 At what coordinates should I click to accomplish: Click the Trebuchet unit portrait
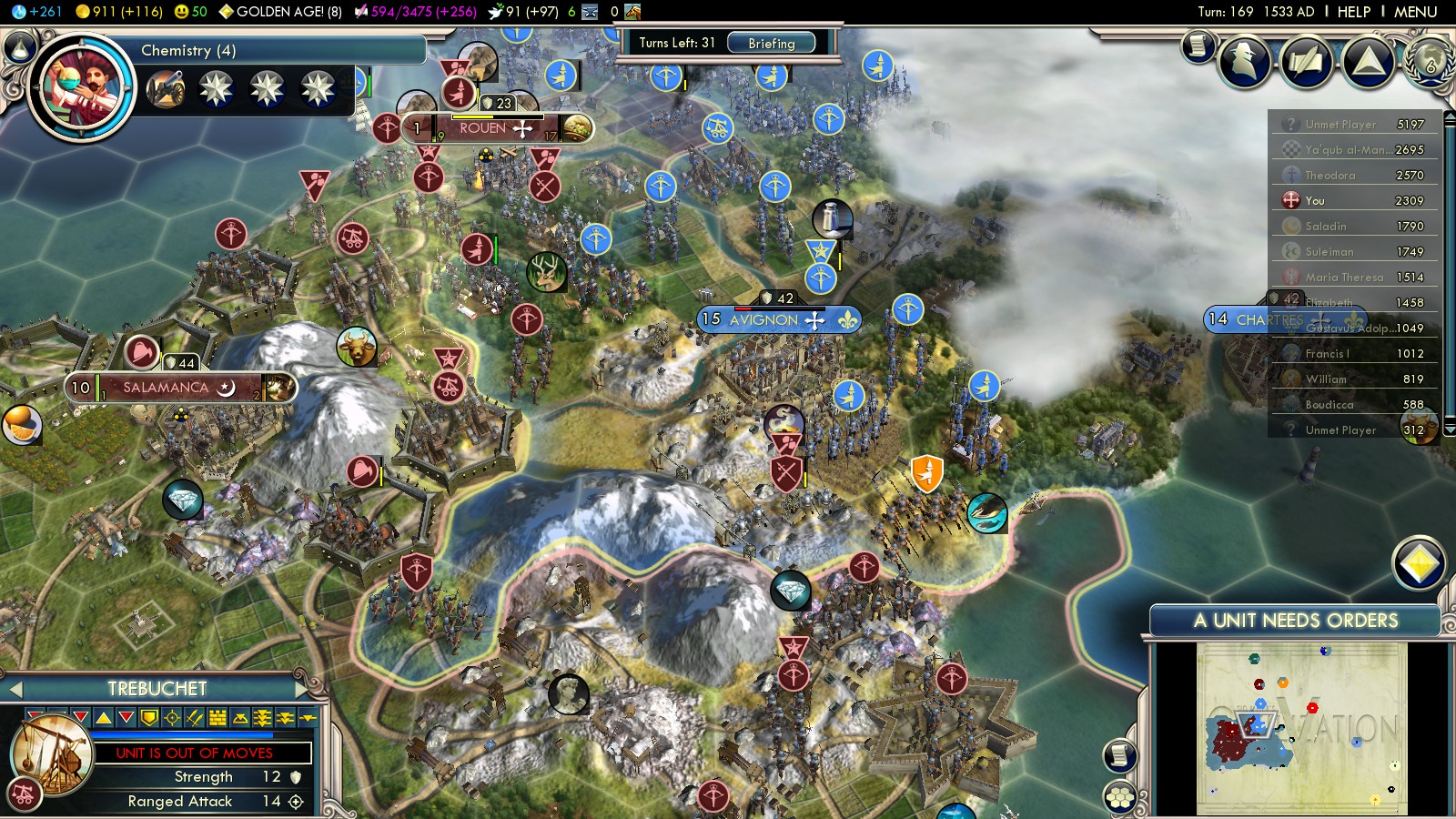coord(53,754)
